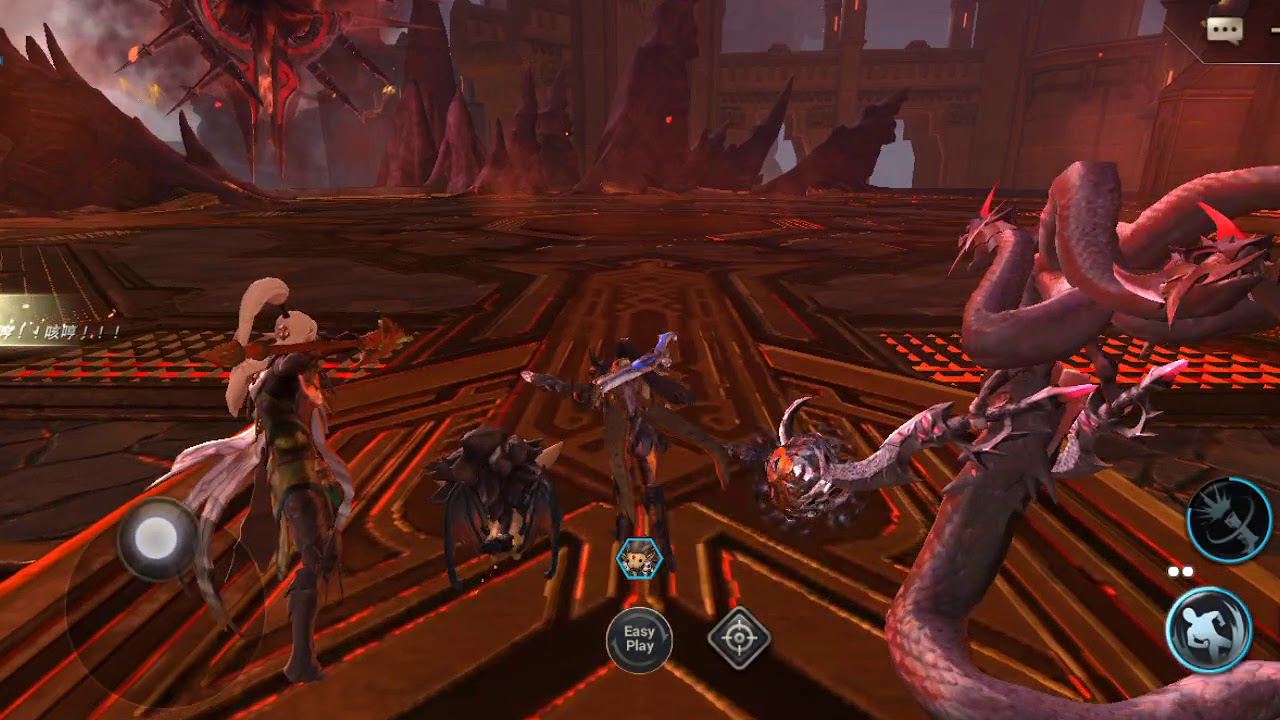Tap the virtual joystick knob
This screenshot has height=720, width=1280.
pos(158,539)
